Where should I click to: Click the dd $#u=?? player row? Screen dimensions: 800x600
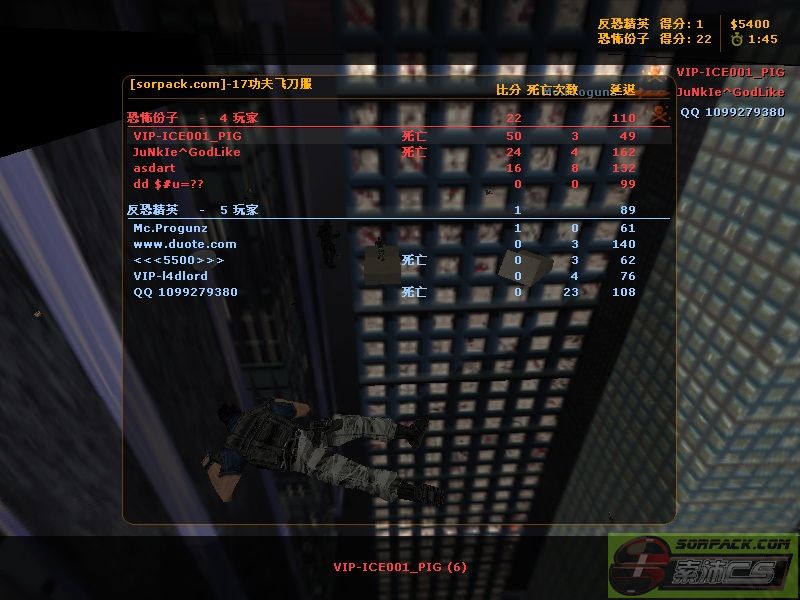click(168, 184)
